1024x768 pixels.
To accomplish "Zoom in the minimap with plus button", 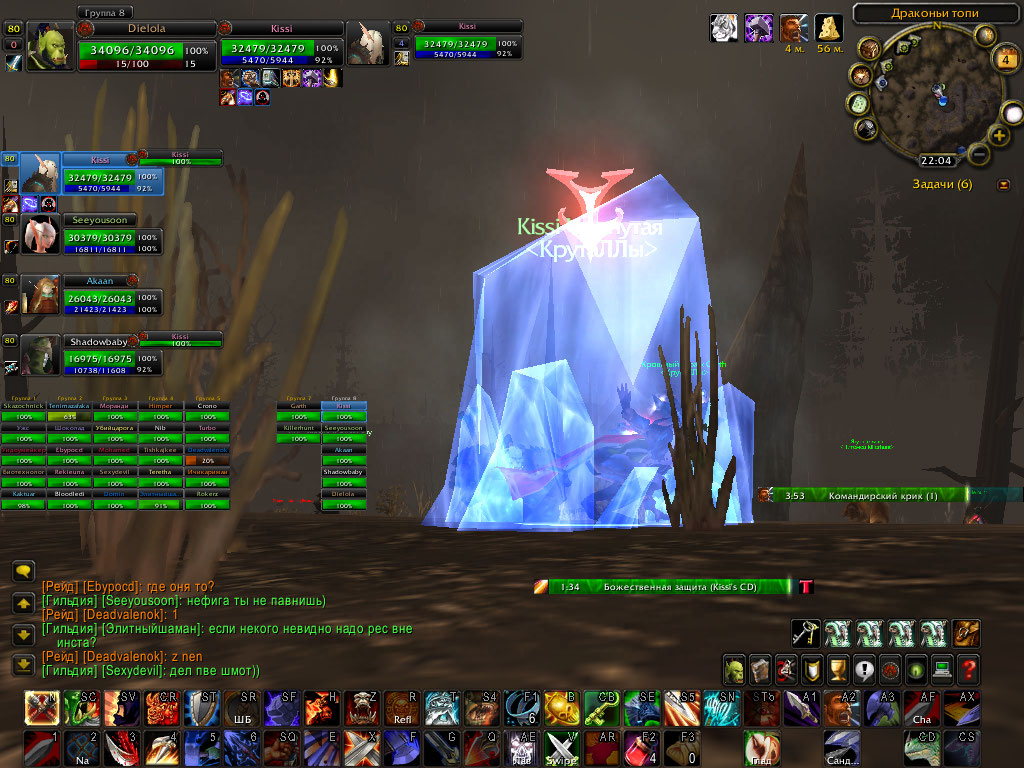I will pyautogui.click(x=998, y=135).
